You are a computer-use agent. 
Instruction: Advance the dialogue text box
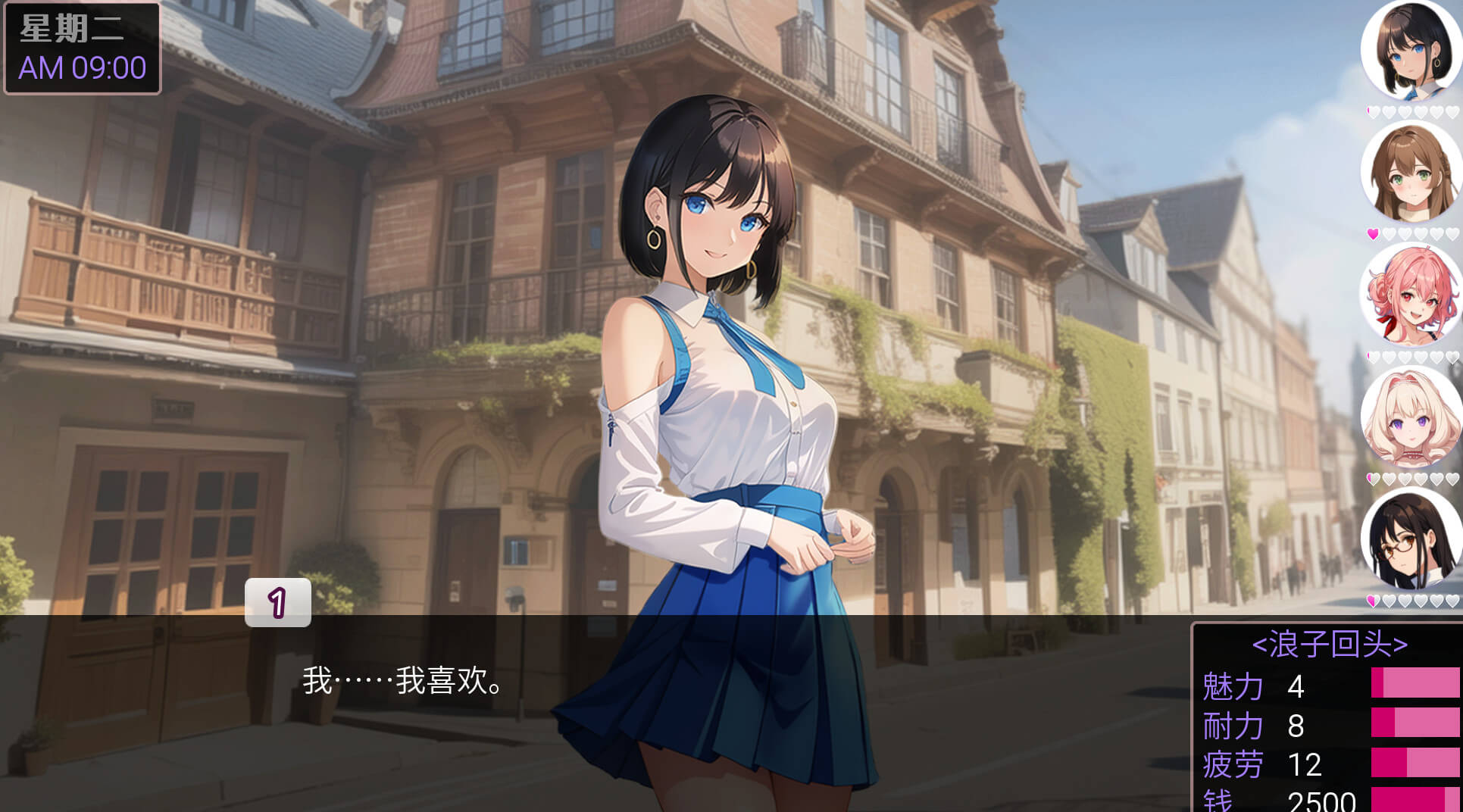point(591,712)
